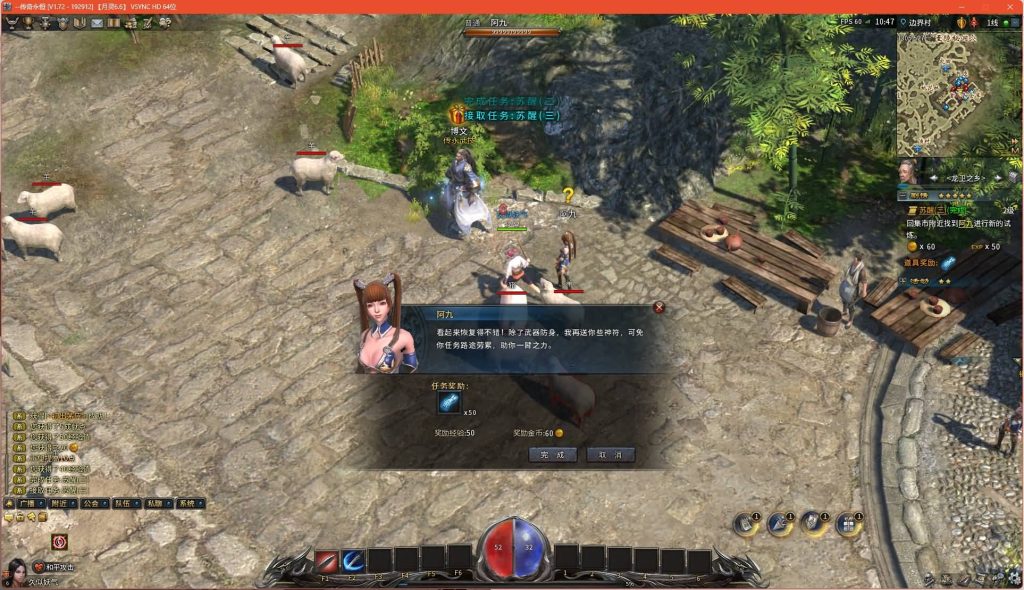
Task: Click the player portrait in the corner
Action: (16, 571)
